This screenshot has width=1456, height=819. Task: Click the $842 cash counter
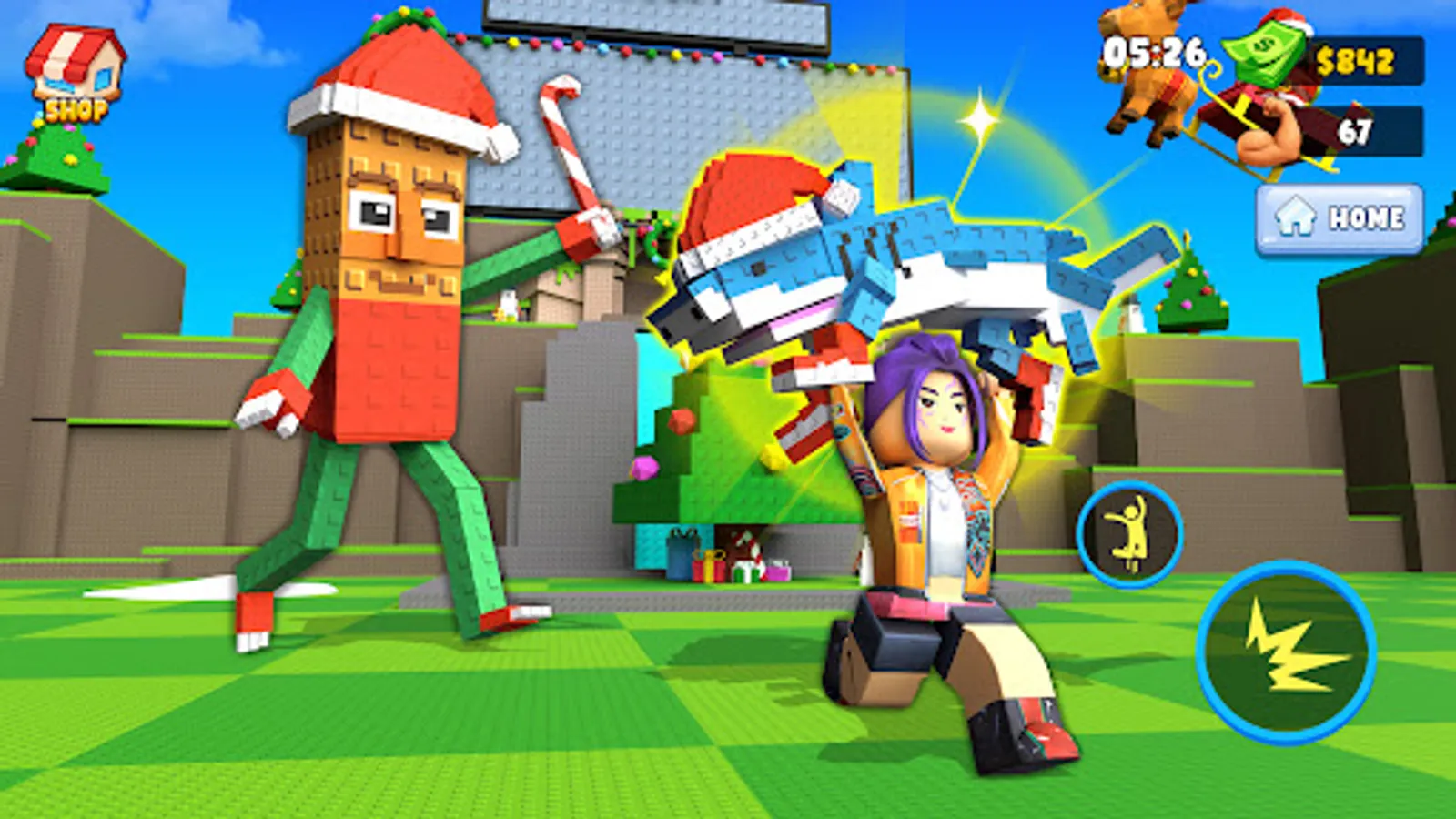click(x=1356, y=62)
